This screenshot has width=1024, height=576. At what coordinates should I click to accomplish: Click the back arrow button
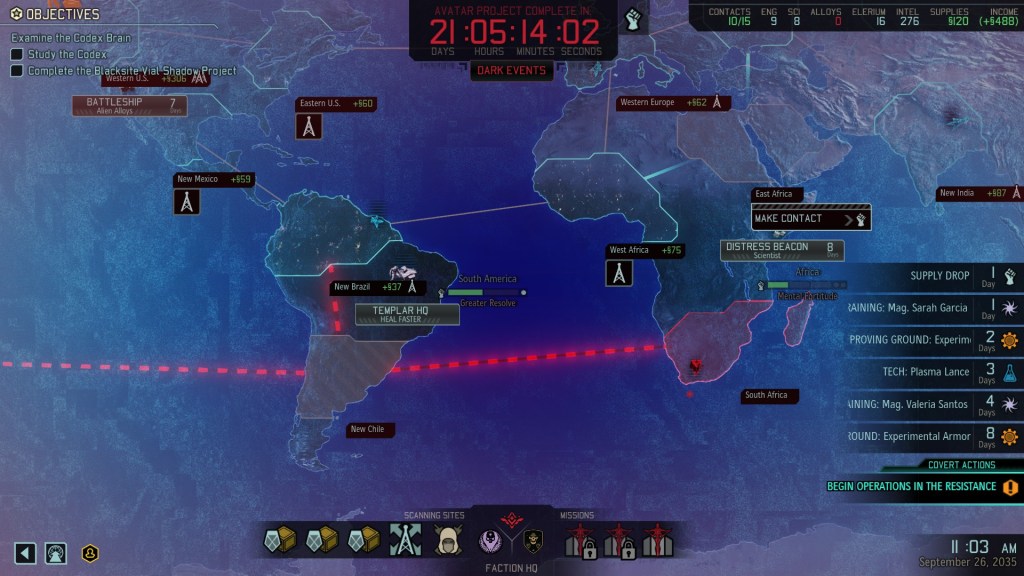(26, 552)
